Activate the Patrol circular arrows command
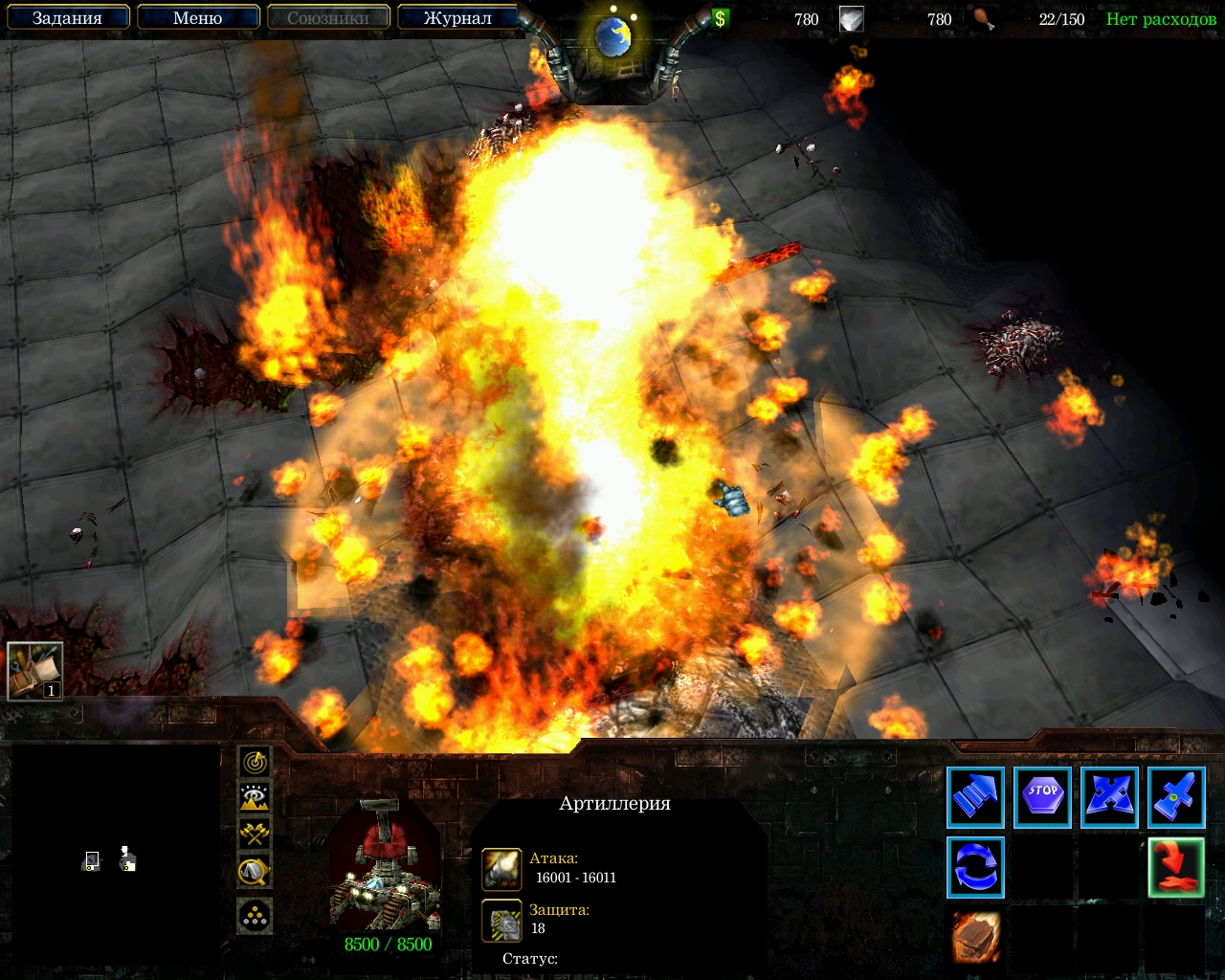 [975, 867]
